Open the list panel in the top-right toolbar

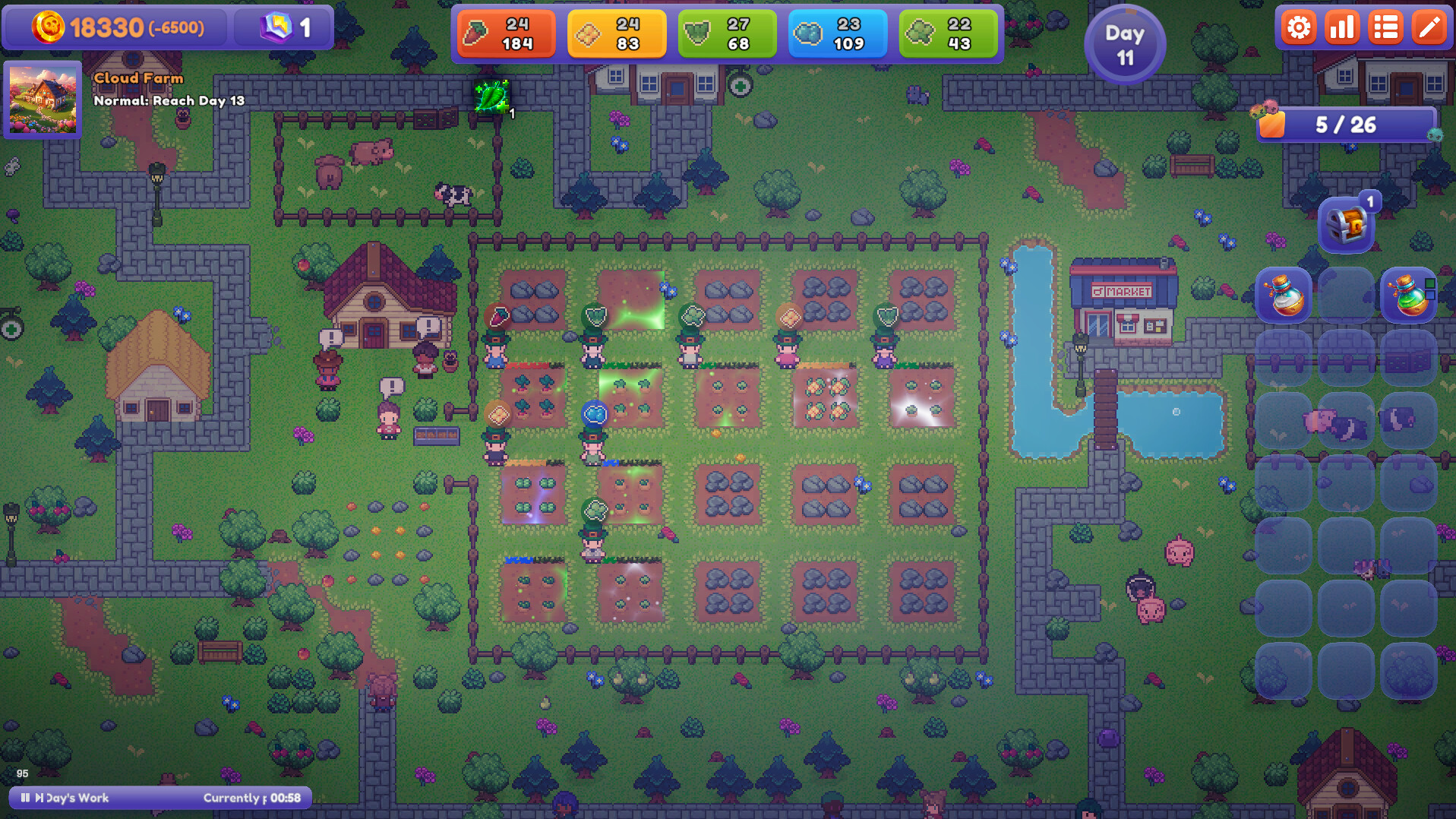(1385, 27)
